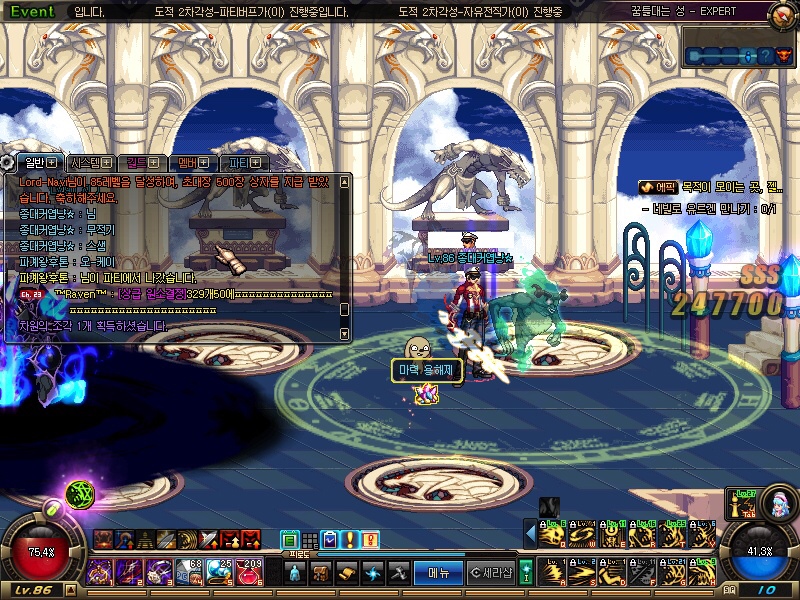800x600 pixels.
Task: Click the chat scroll-up arrow
Action: (x=345, y=182)
